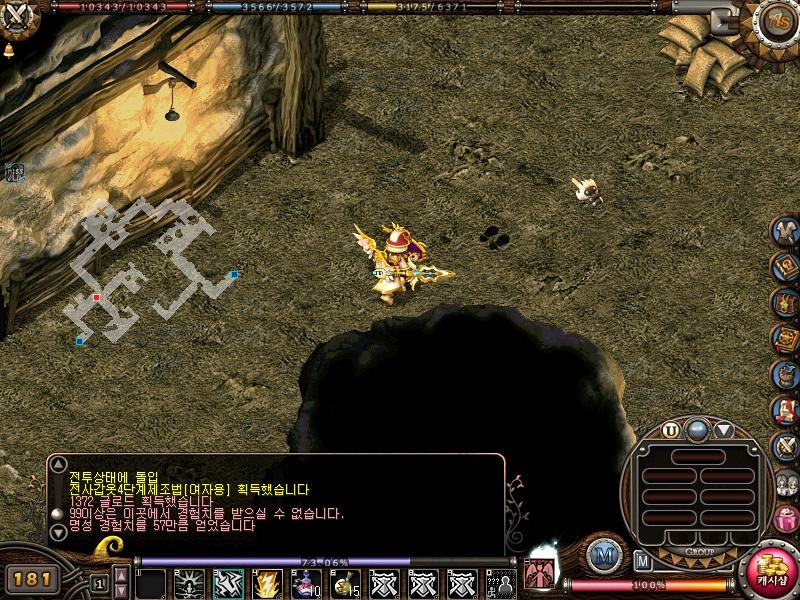Image resolution: width=800 pixels, height=600 pixels.
Task: Click the round orange button at top-right
Action: [x=776, y=20]
